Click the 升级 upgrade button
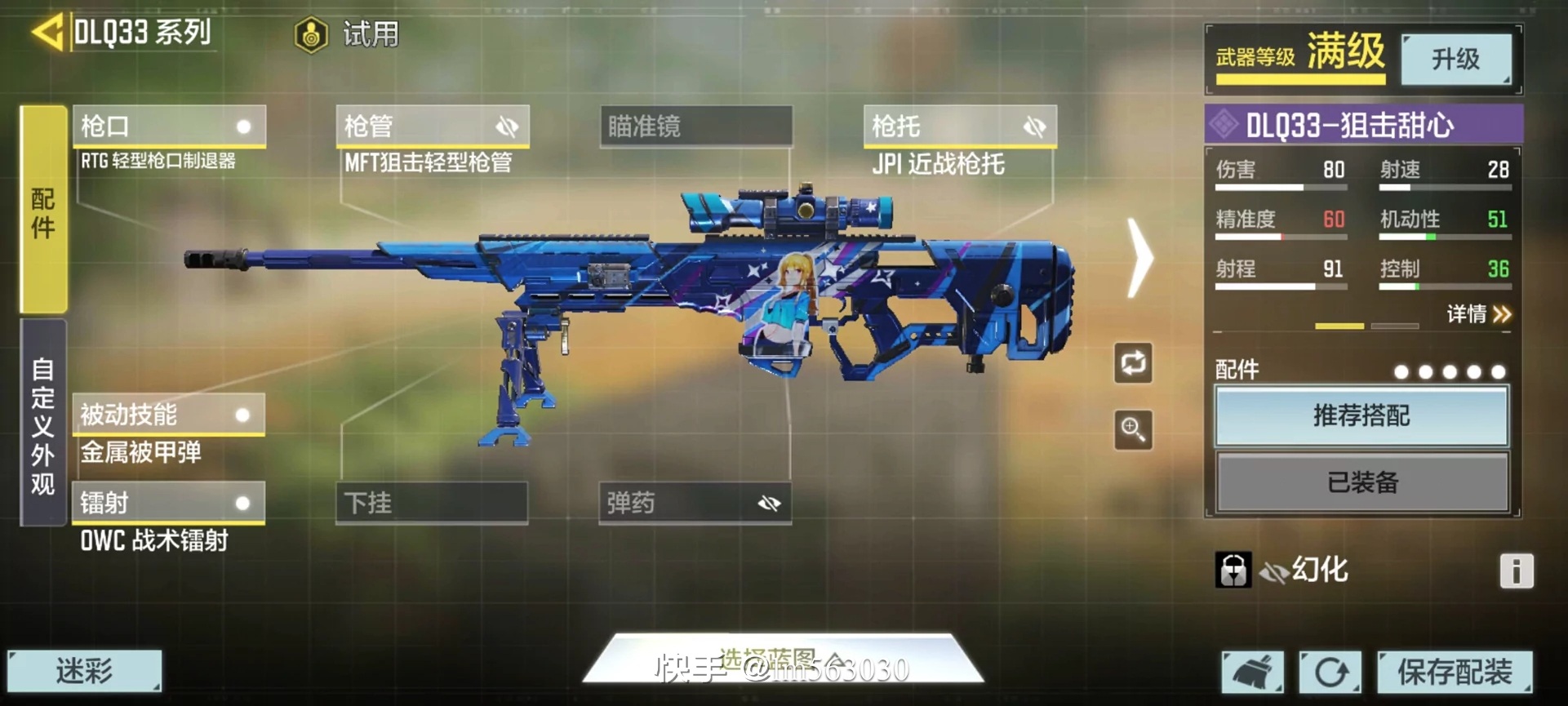This screenshot has width=1568, height=706. (x=1455, y=59)
